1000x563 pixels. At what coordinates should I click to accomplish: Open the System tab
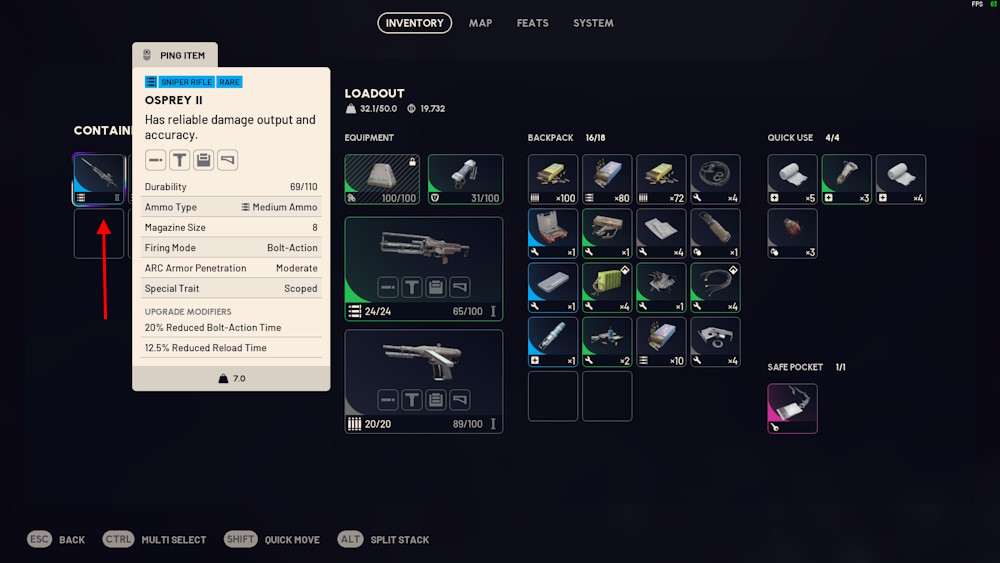click(593, 23)
